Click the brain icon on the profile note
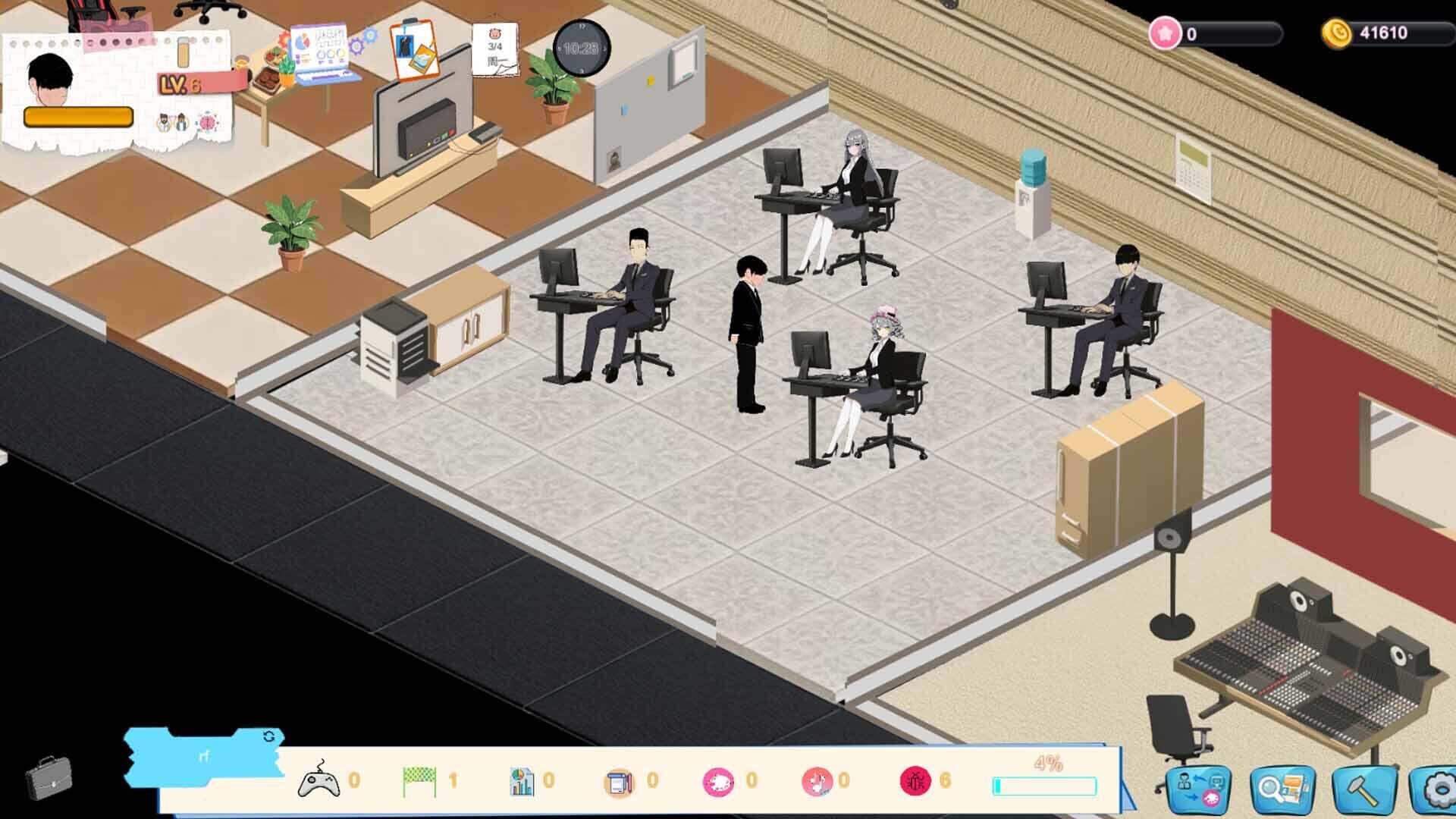The height and width of the screenshot is (819, 1456). point(207,121)
